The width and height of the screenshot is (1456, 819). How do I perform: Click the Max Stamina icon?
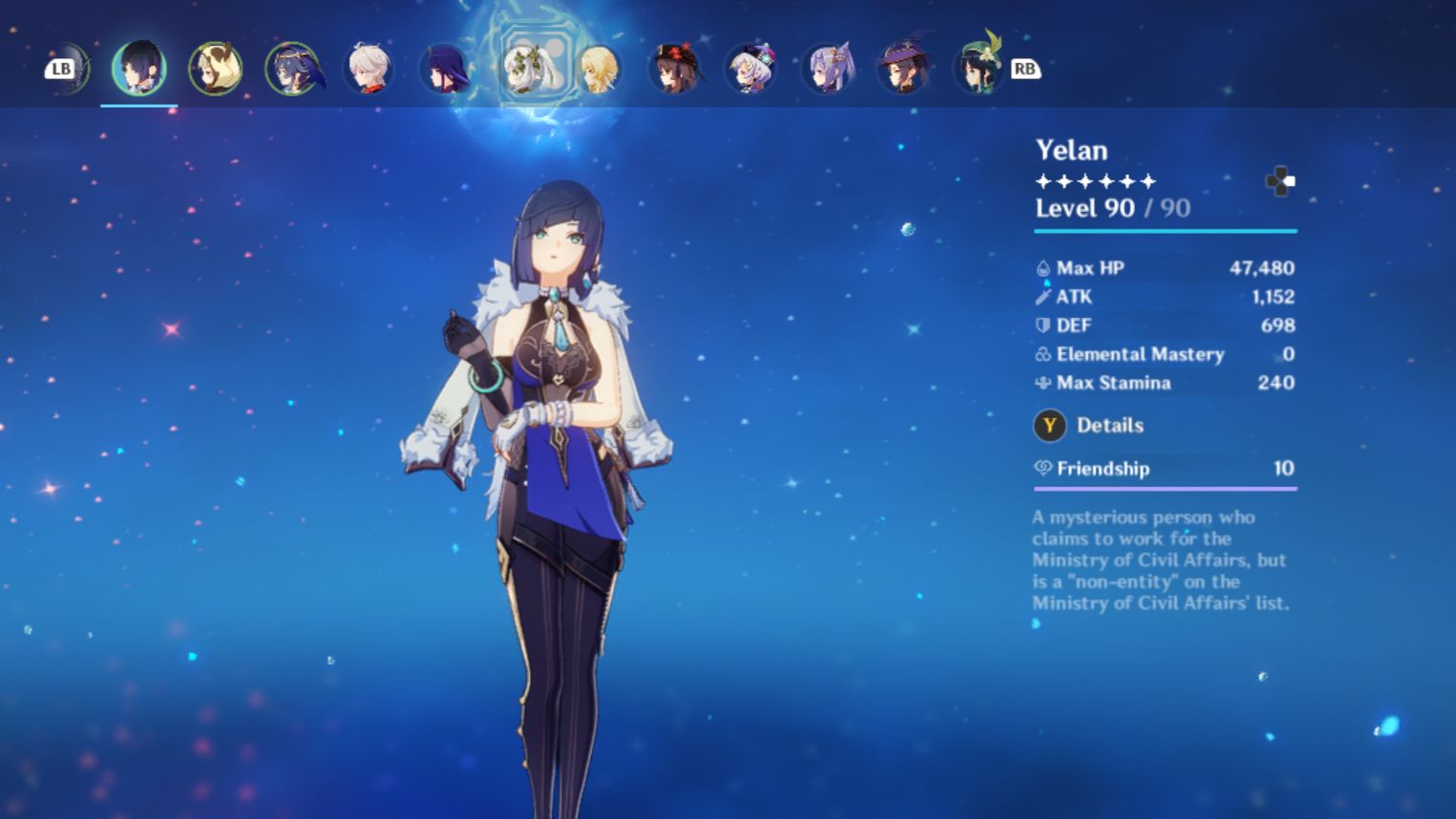click(1044, 383)
